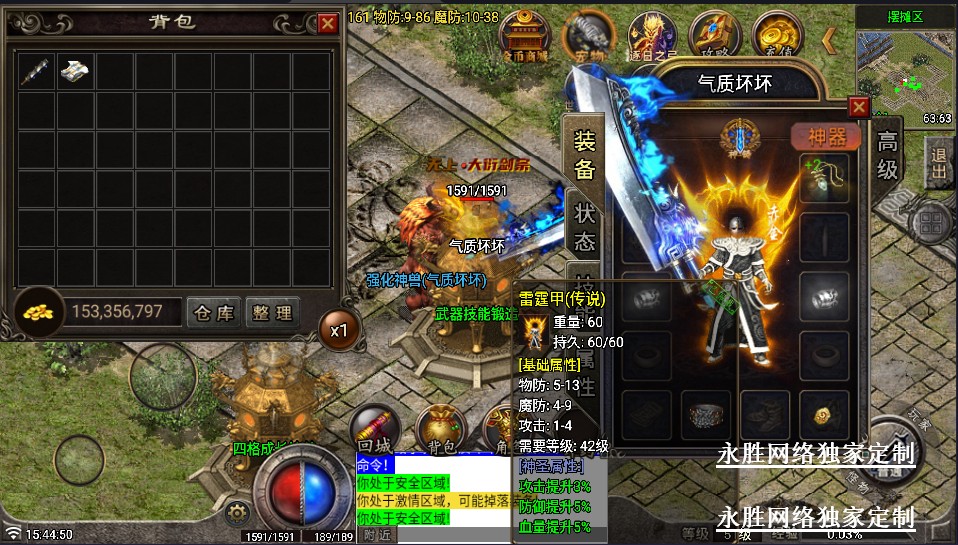This screenshot has height=545, width=958.
Task: Open the 仓库 warehouse from the backpack
Action: pyautogui.click(x=215, y=313)
